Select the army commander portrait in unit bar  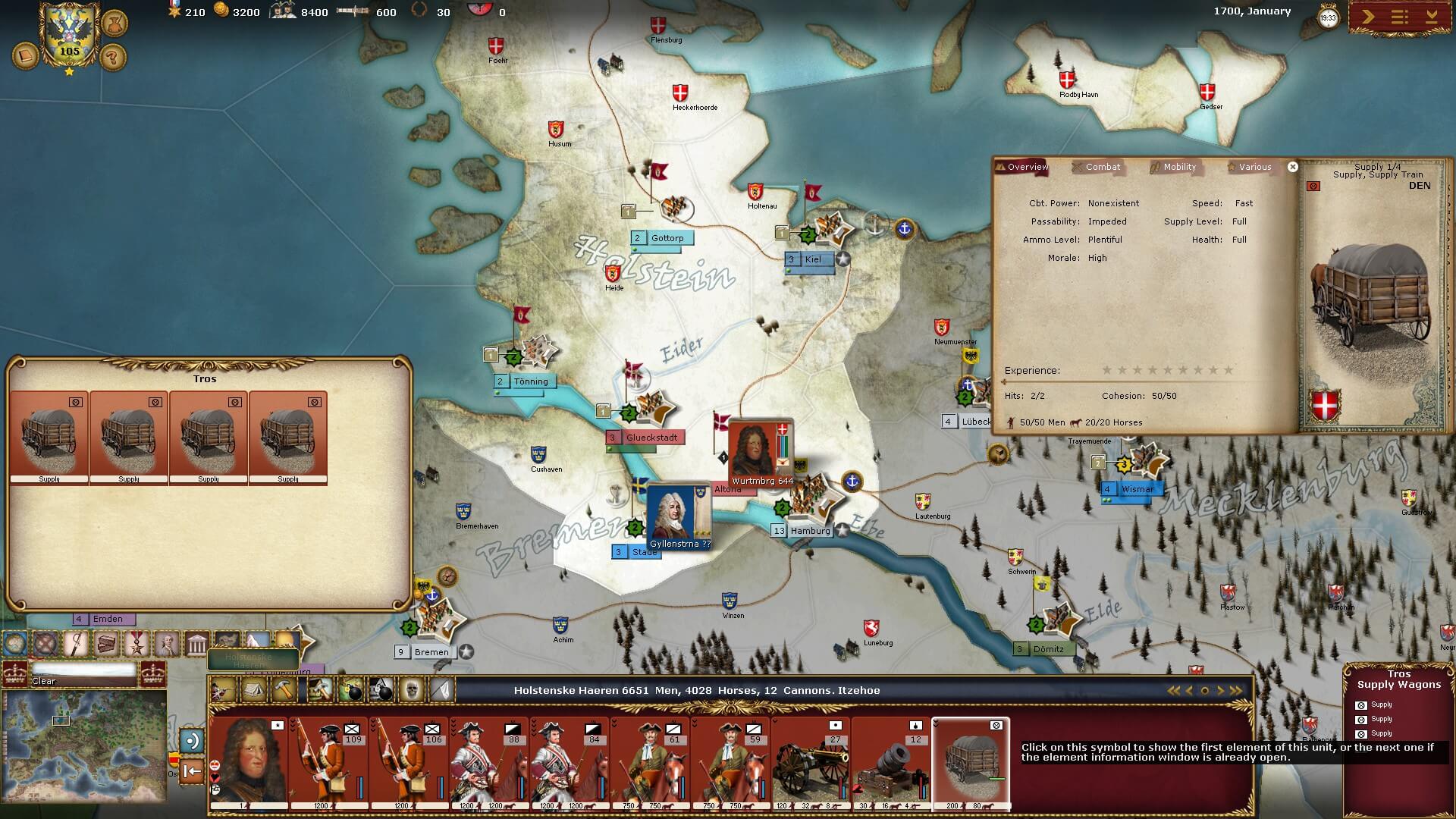tap(248, 762)
